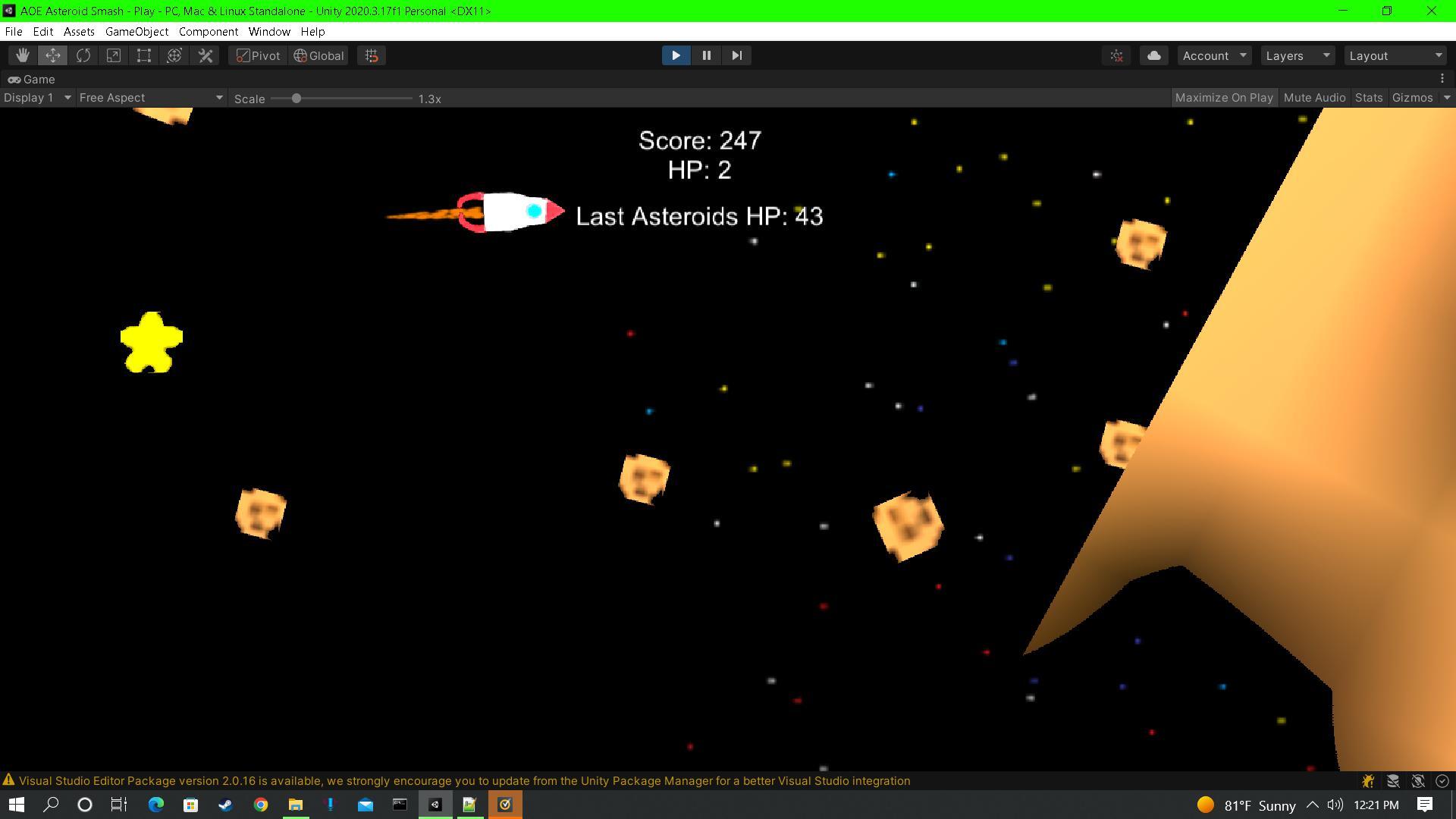Click the Unity cloud services icon

[1153, 55]
